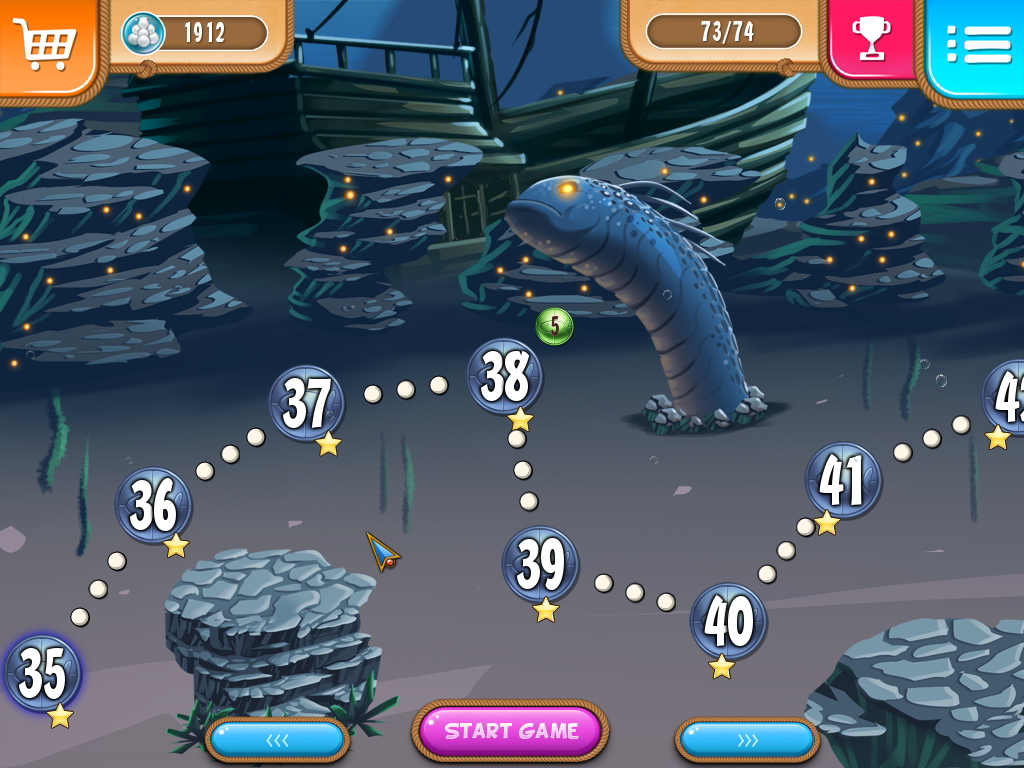1024x768 pixels.
Task: Pick level 39 on the path
Action: (540, 565)
